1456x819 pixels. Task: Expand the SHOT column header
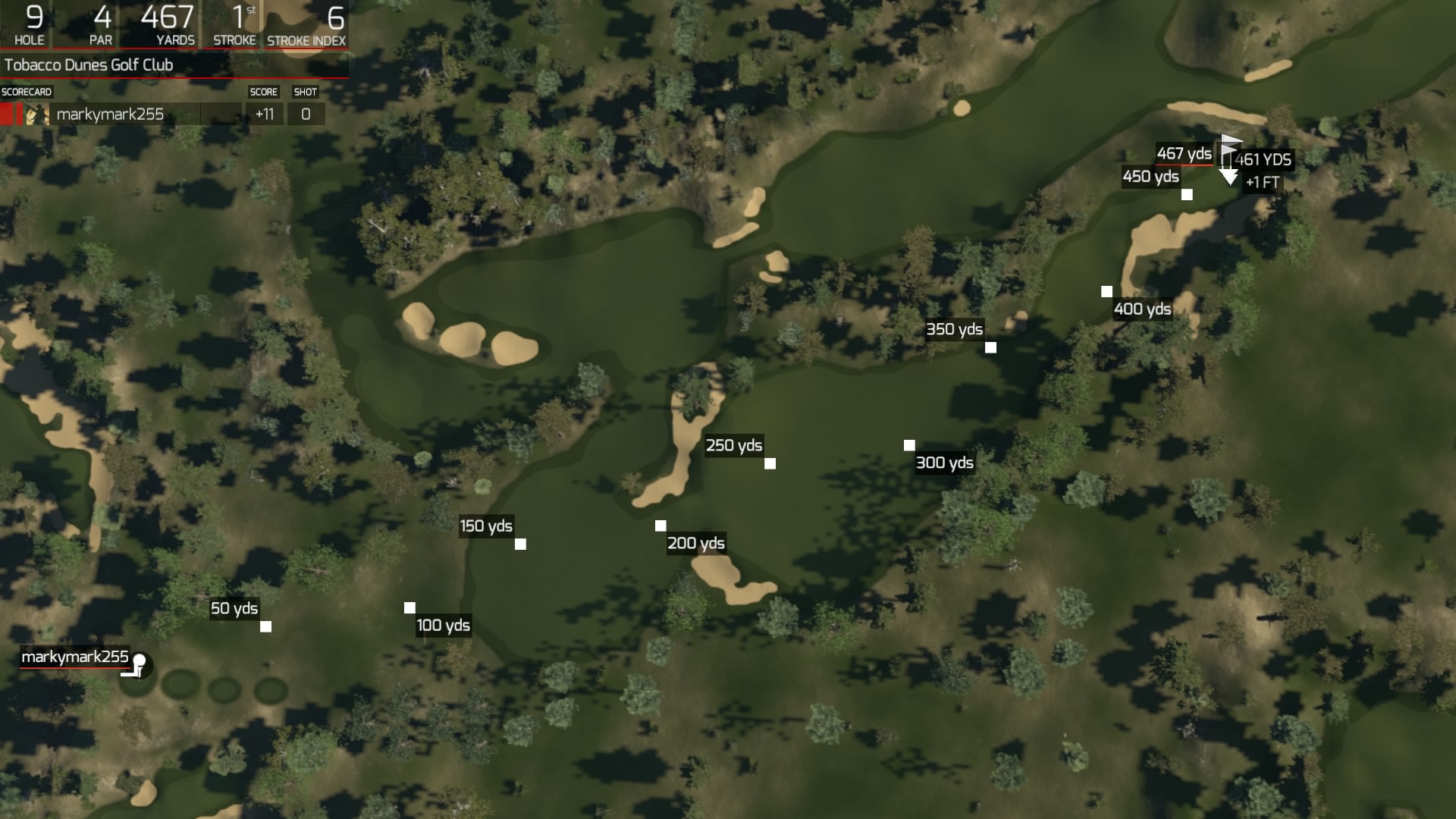coord(306,91)
